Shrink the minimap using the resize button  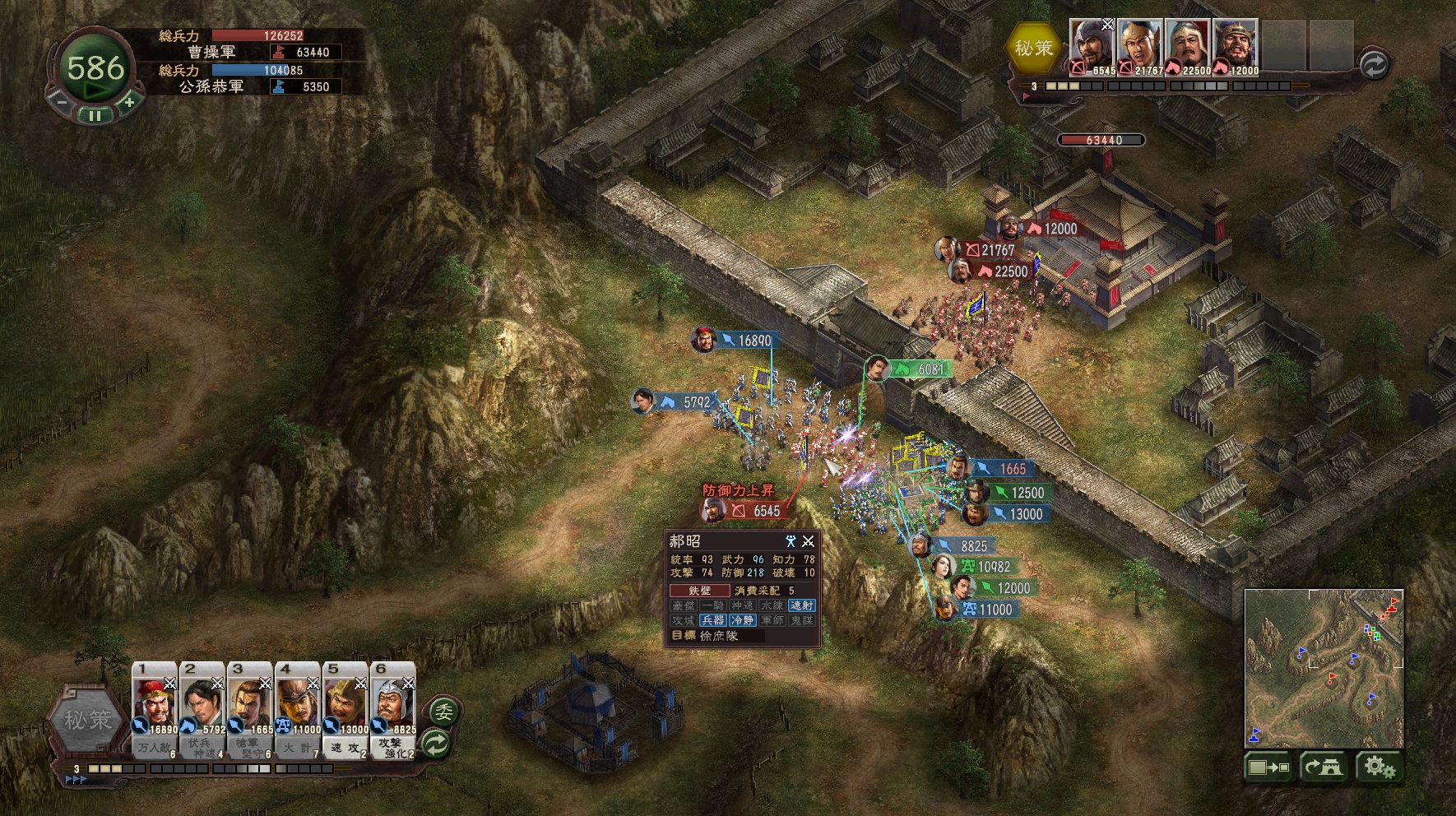pos(1268,767)
